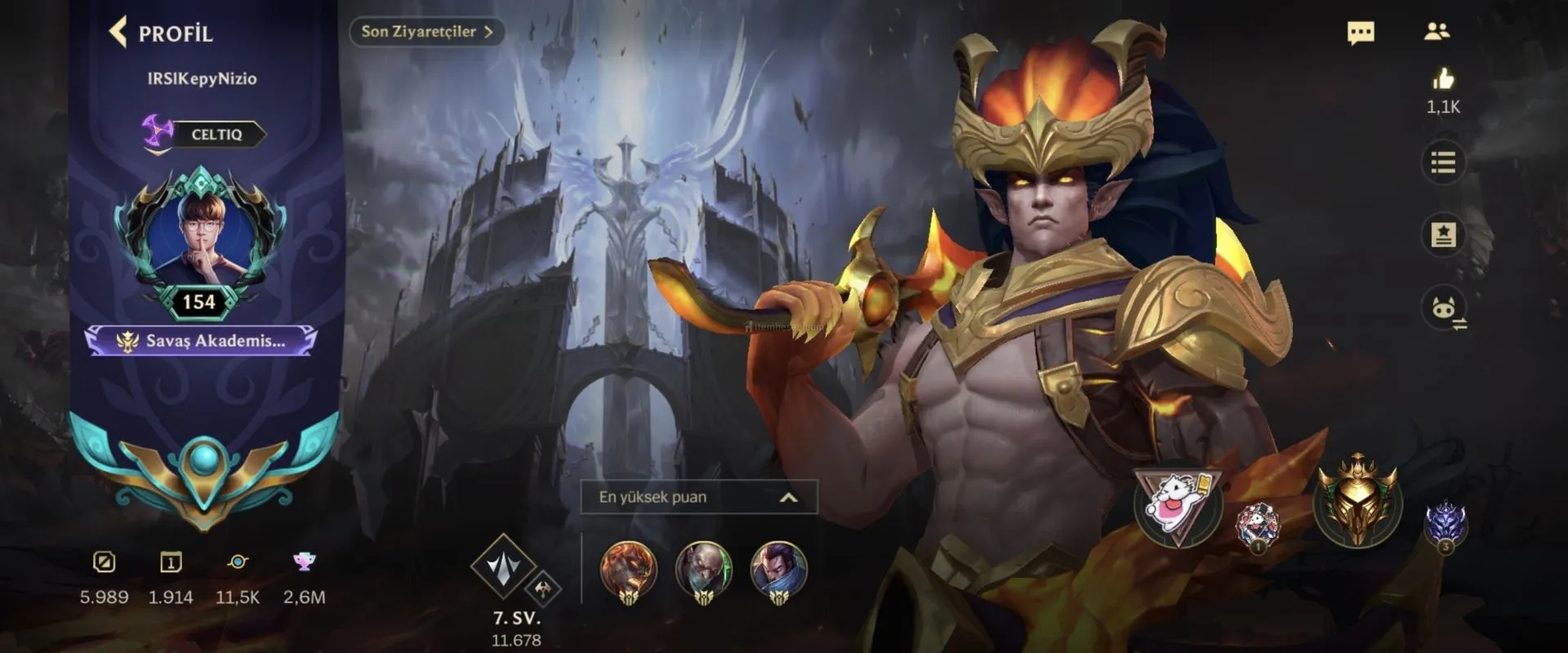The height and width of the screenshot is (653, 1568).
Task: Open the starred card collection icon
Action: (x=1443, y=235)
